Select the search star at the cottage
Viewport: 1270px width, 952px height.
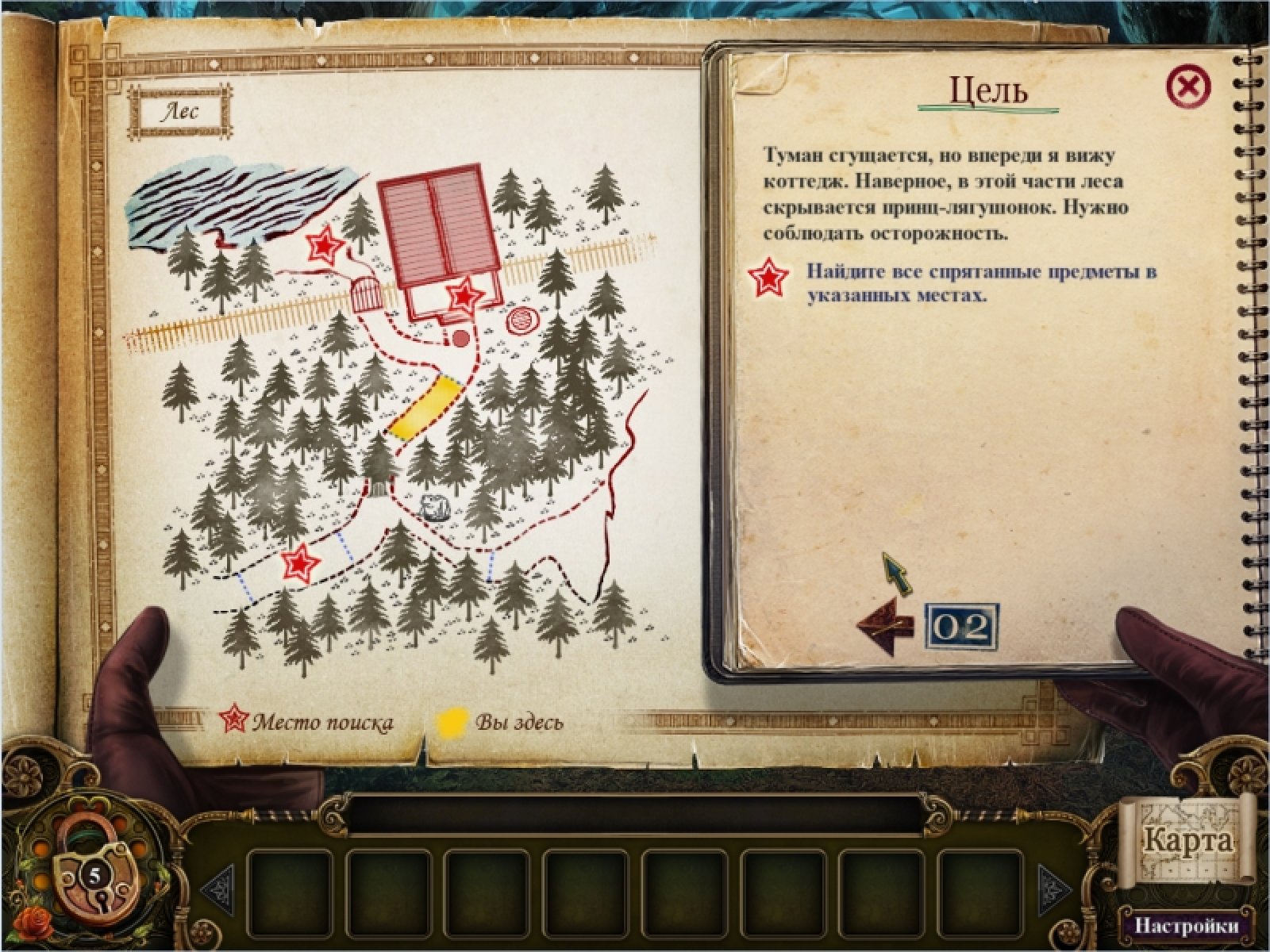(464, 297)
